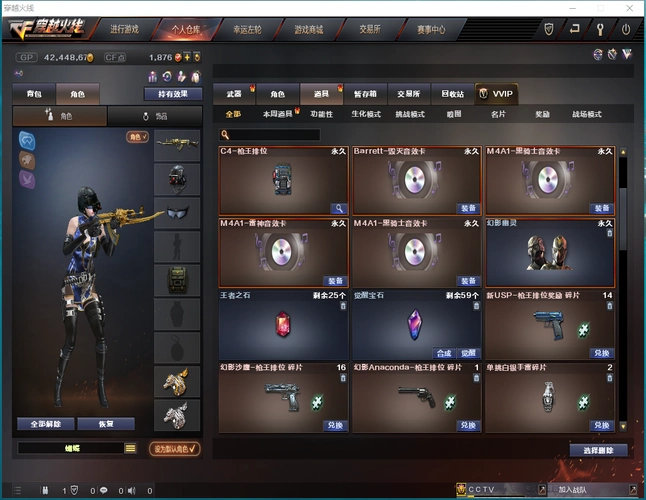
Task: Click the 恢复 restore button
Action: (106, 424)
